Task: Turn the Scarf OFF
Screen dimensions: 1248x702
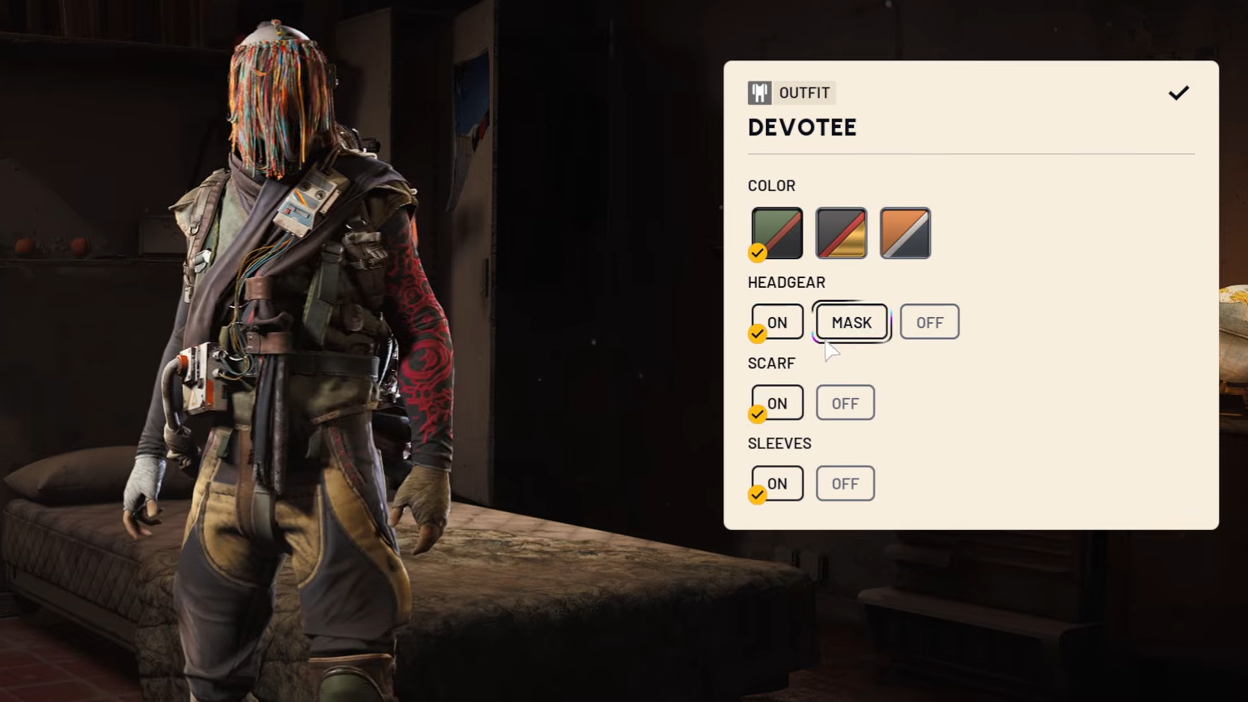Action: pyautogui.click(x=845, y=403)
